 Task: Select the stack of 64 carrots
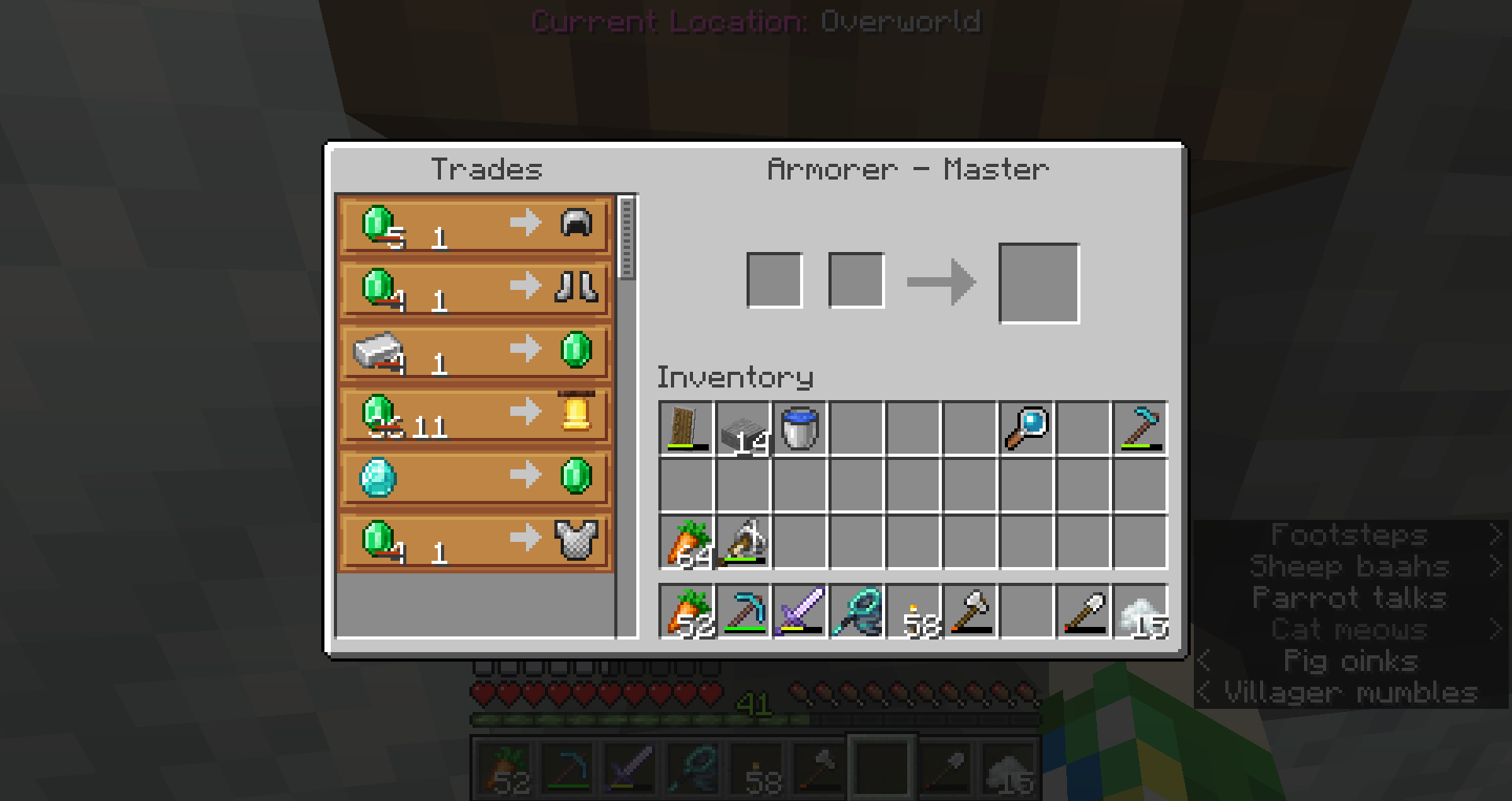pyautogui.click(x=686, y=543)
